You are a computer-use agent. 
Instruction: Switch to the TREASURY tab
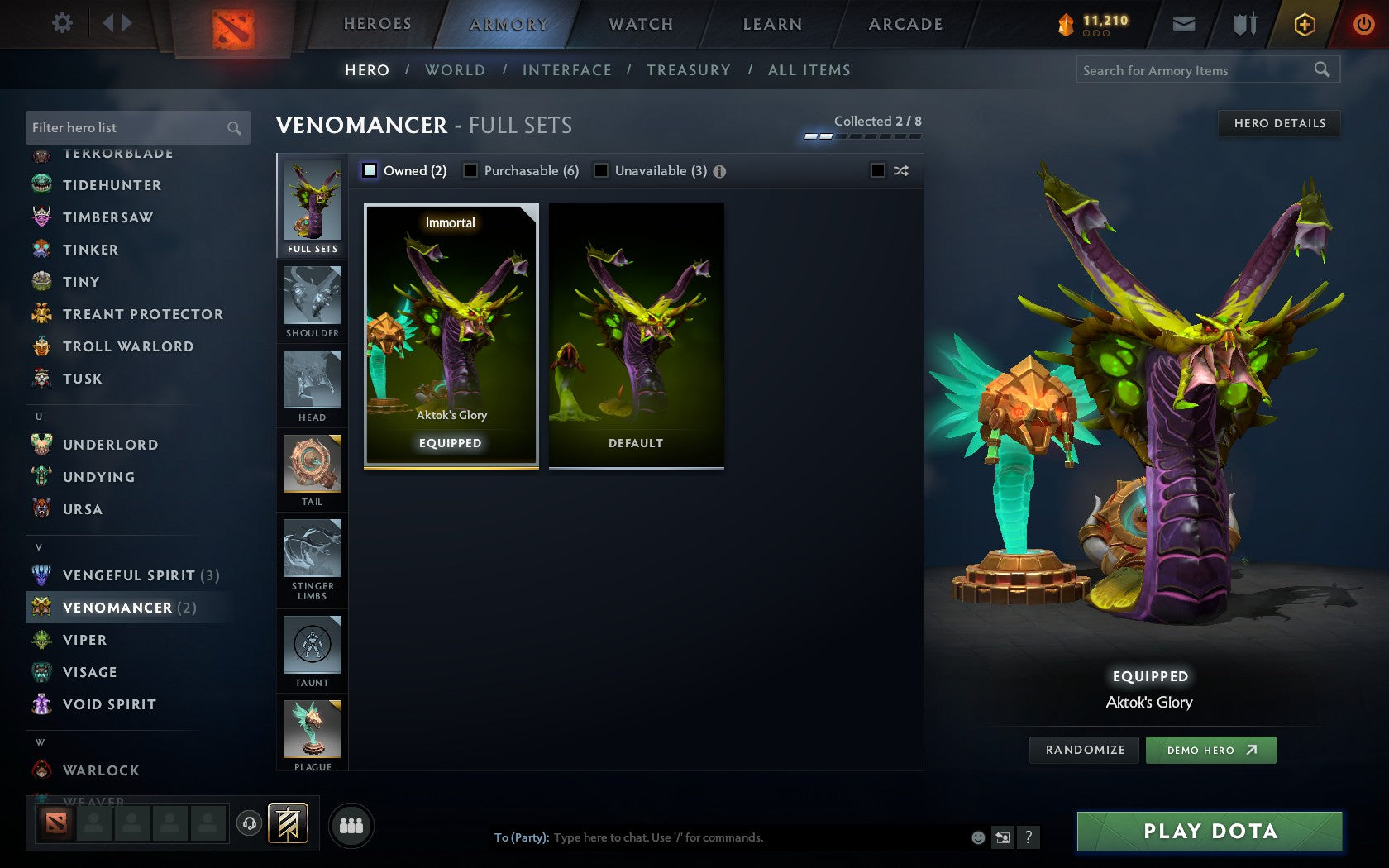[689, 70]
